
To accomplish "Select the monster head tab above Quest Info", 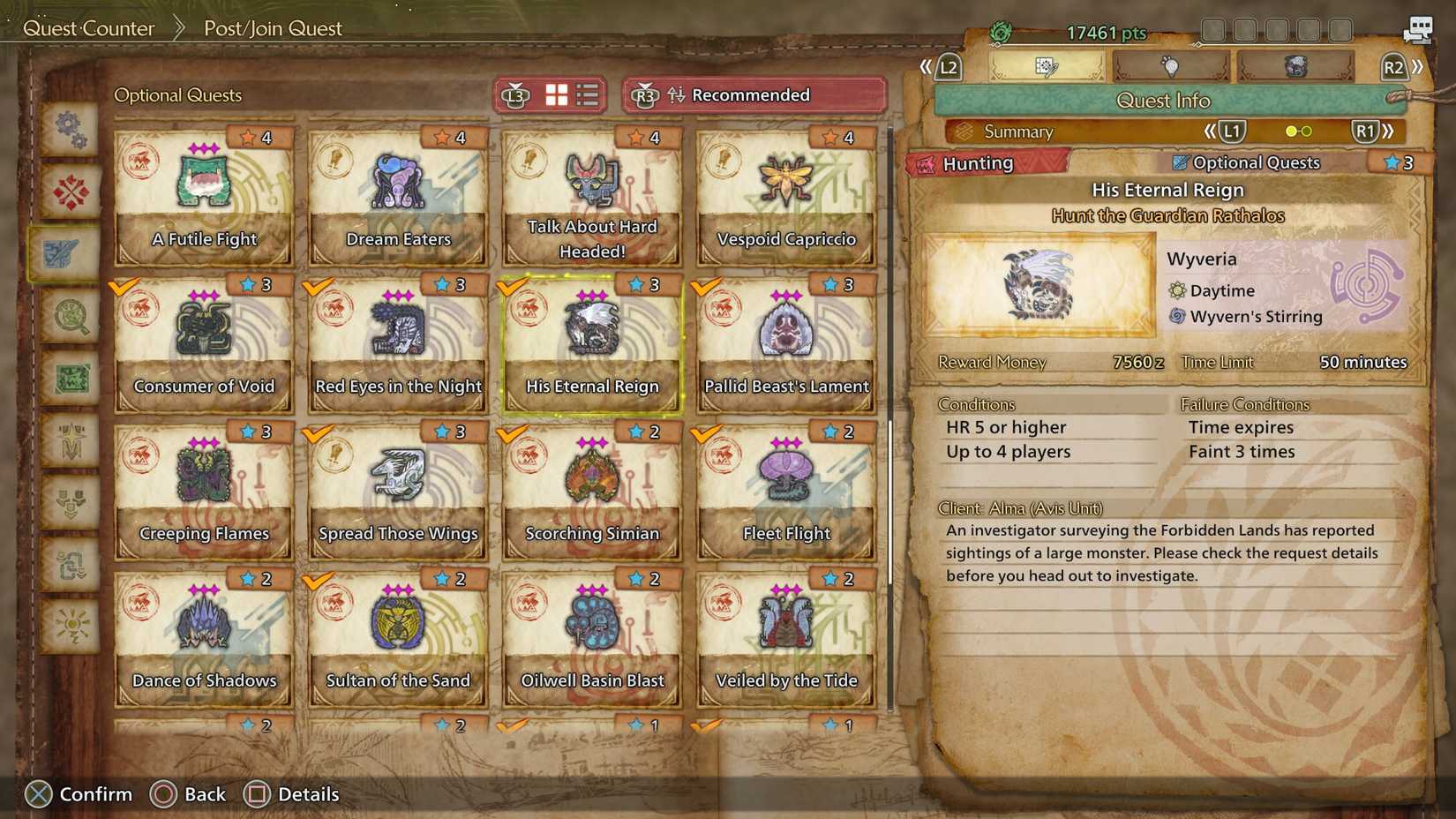I will (x=1295, y=65).
